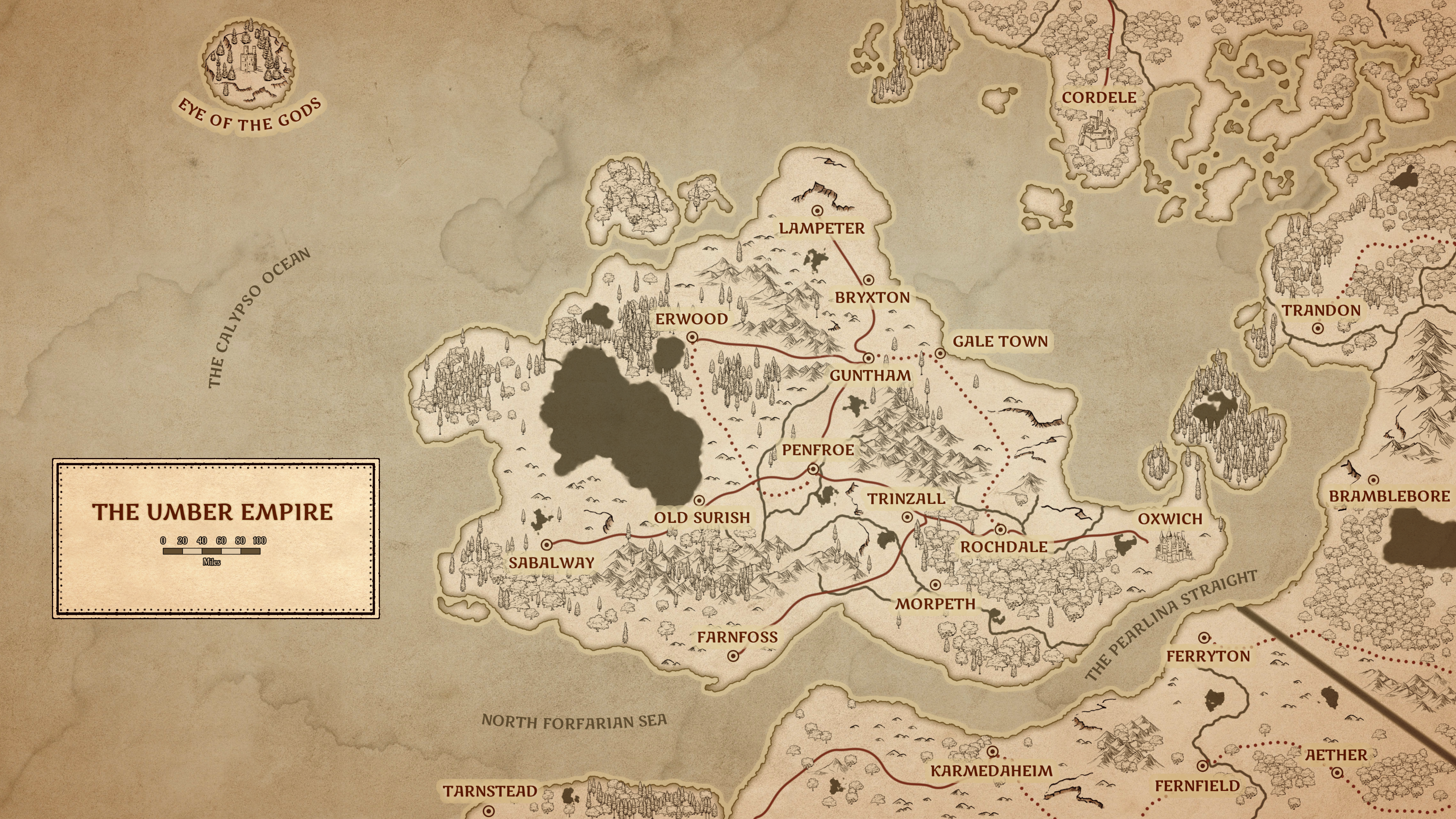Viewport: 1456px width, 819px height.
Task: Select the Tarnstead town marker
Action: pyautogui.click(x=489, y=811)
